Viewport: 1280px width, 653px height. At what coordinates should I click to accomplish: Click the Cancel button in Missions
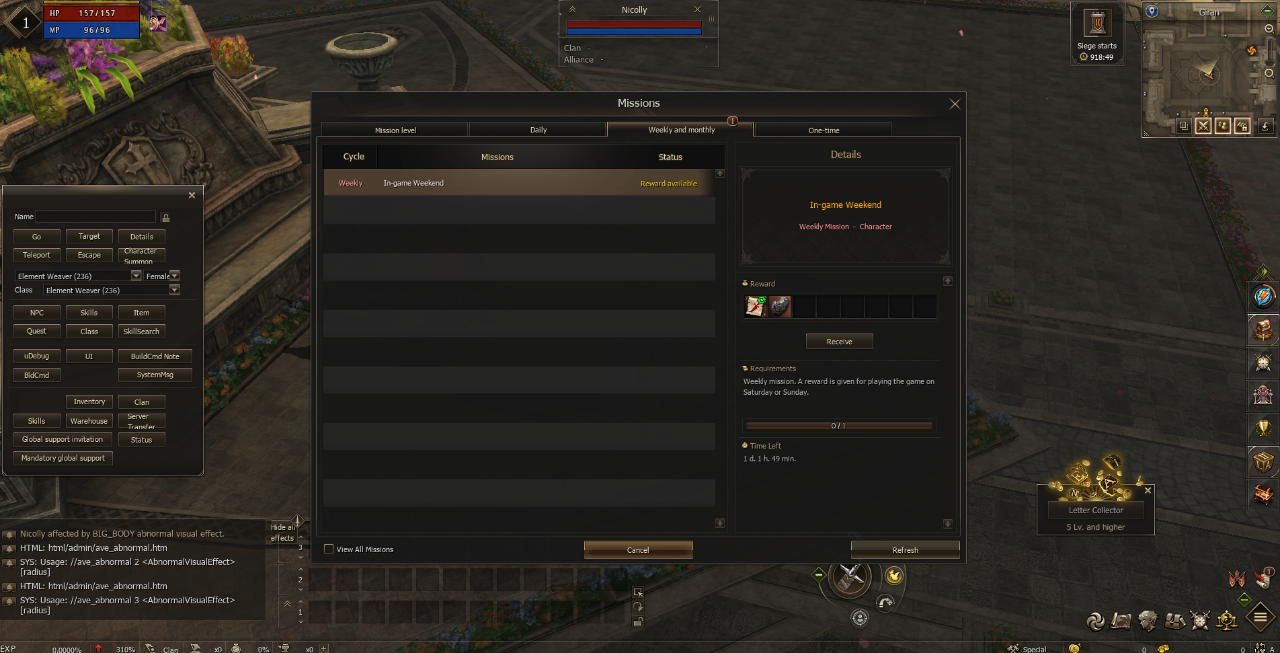(638, 550)
